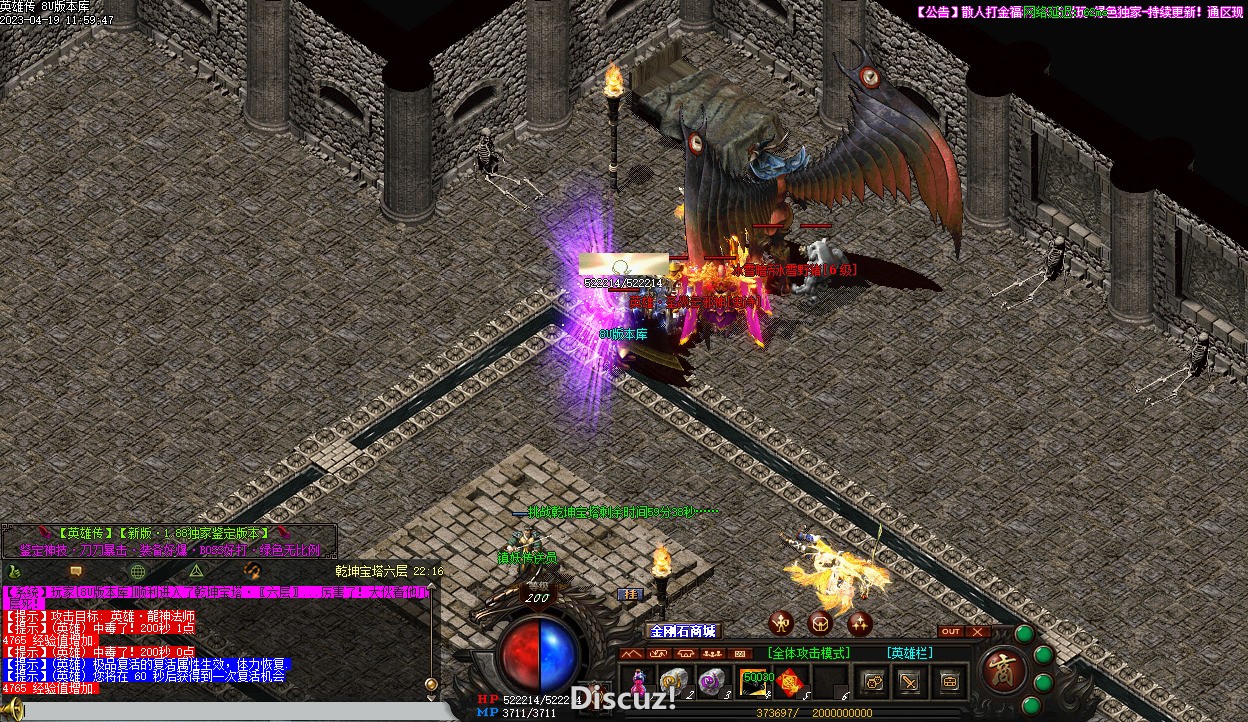Select the speech-bubble chat channel icon

click(x=76, y=571)
